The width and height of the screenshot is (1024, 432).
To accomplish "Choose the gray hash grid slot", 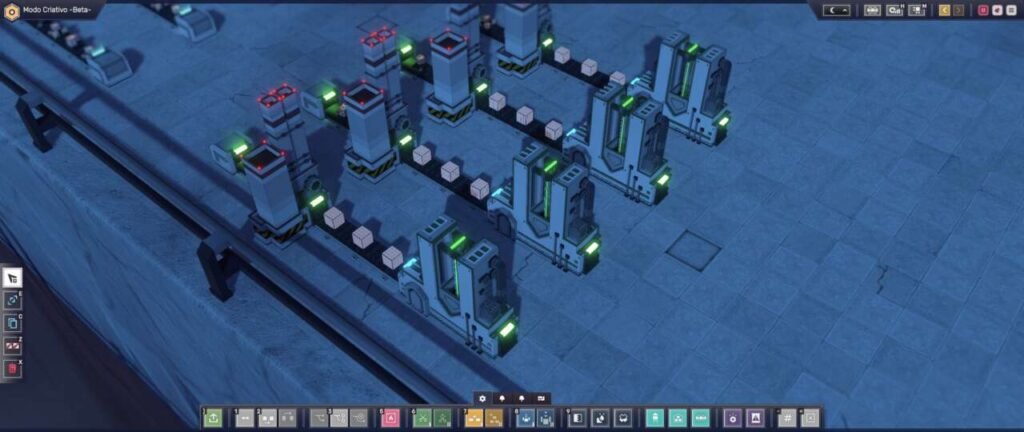I will point(787,418).
